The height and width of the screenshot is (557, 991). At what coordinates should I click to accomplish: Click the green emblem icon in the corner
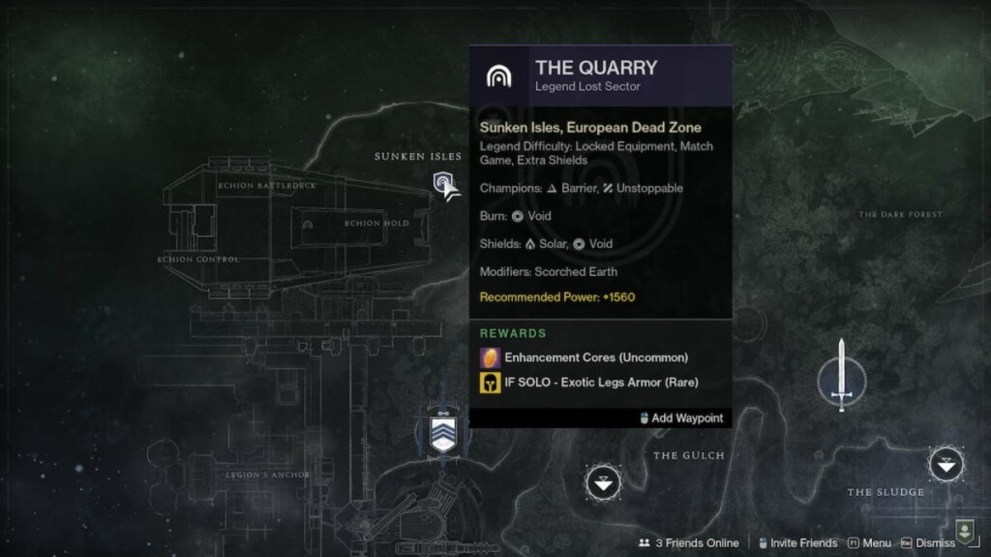coord(965,529)
